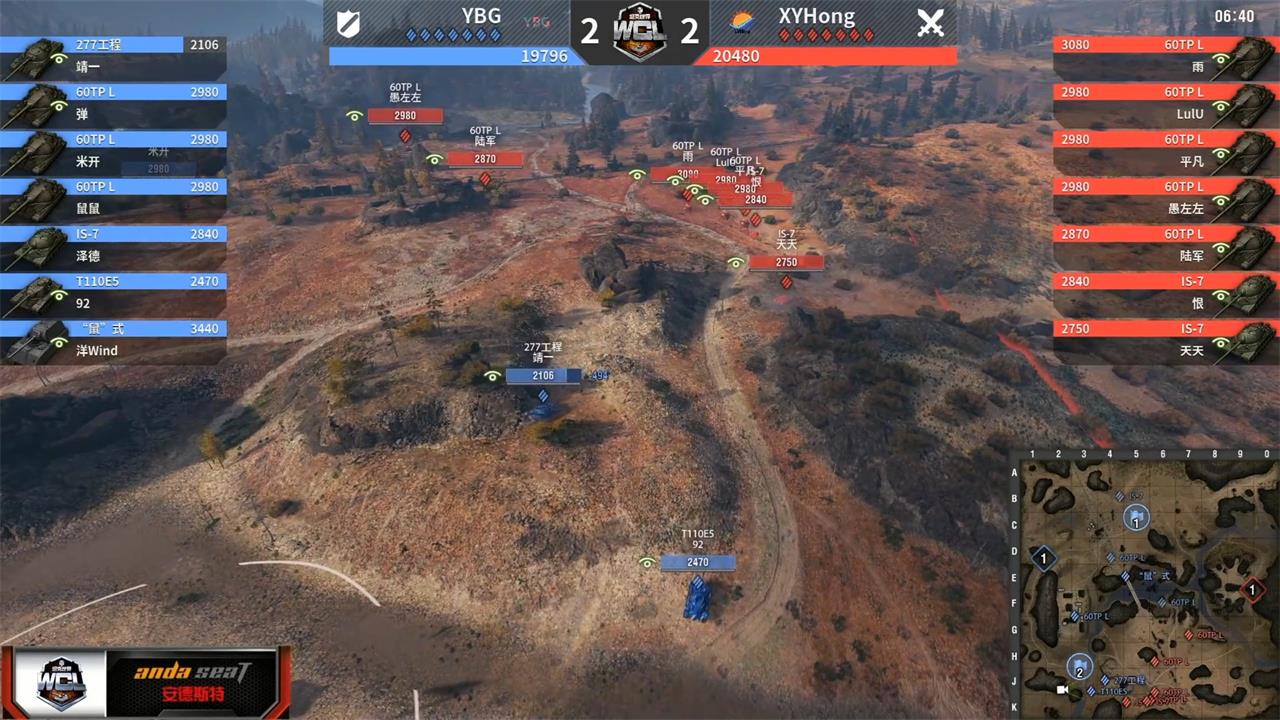Toggle the eye indicator beside 陆军's health bar
The image size is (1280, 720).
[434, 158]
